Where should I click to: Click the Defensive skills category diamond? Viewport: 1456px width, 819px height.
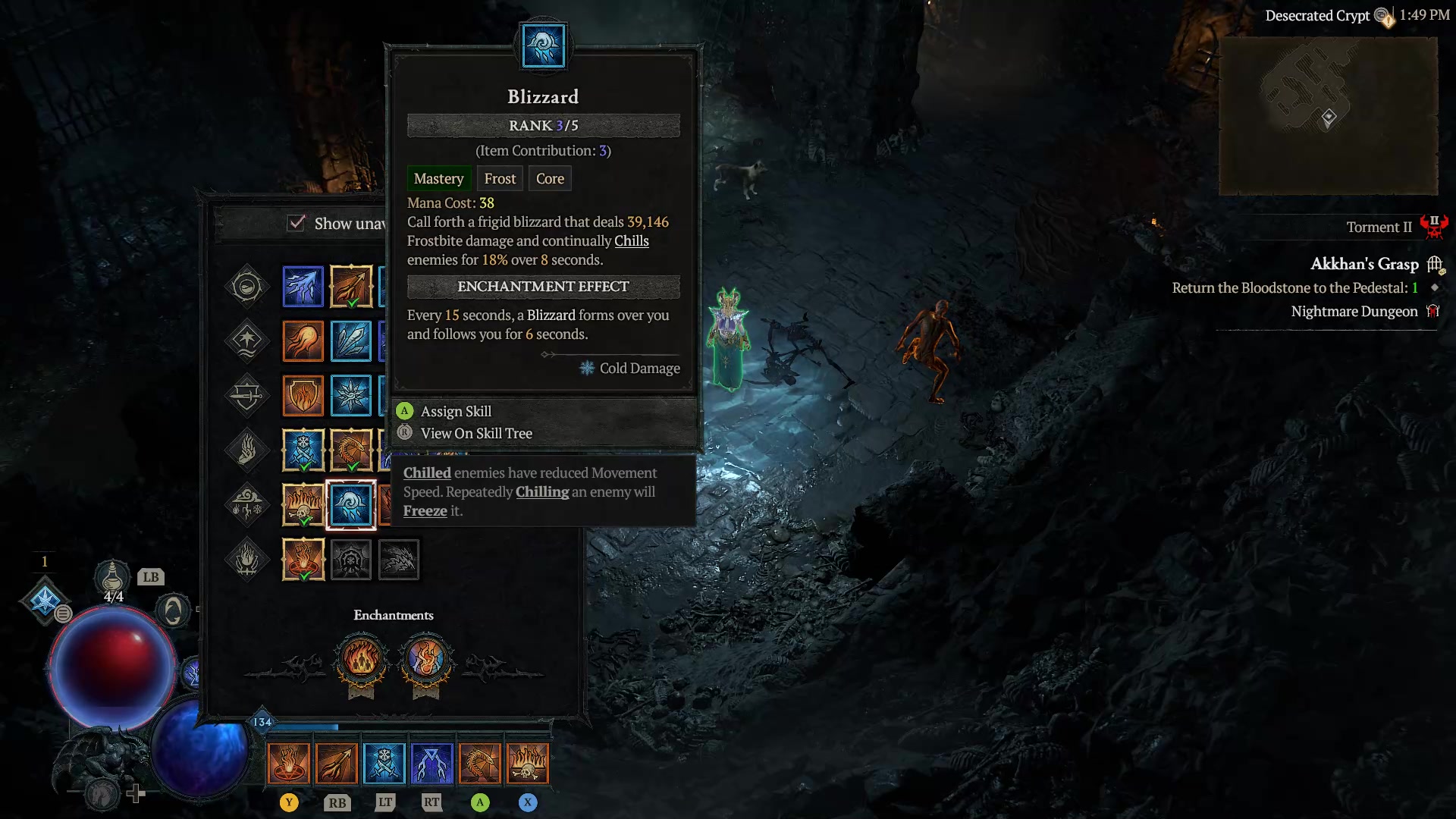(x=247, y=396)
